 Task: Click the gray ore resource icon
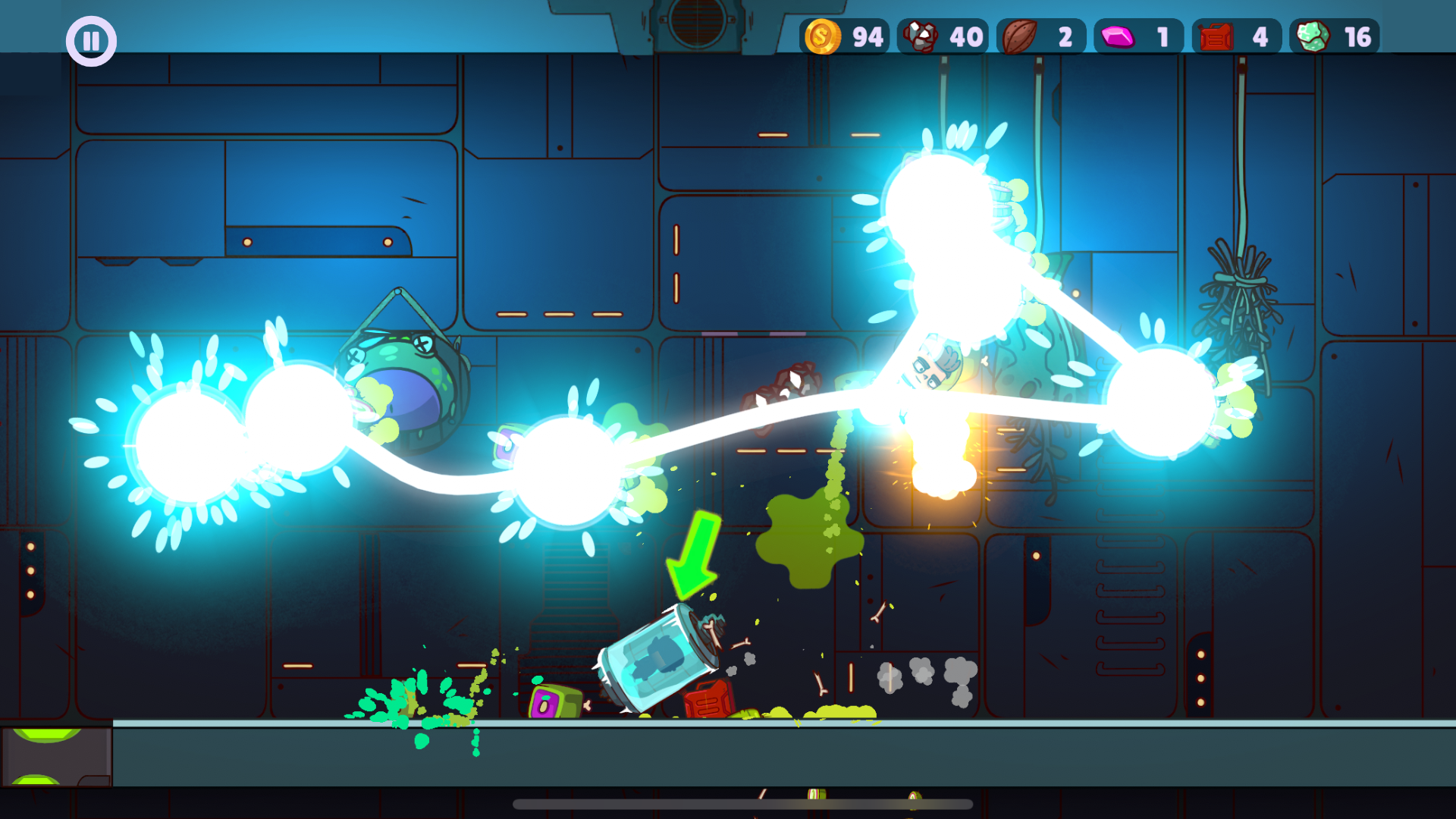point(922,35)
